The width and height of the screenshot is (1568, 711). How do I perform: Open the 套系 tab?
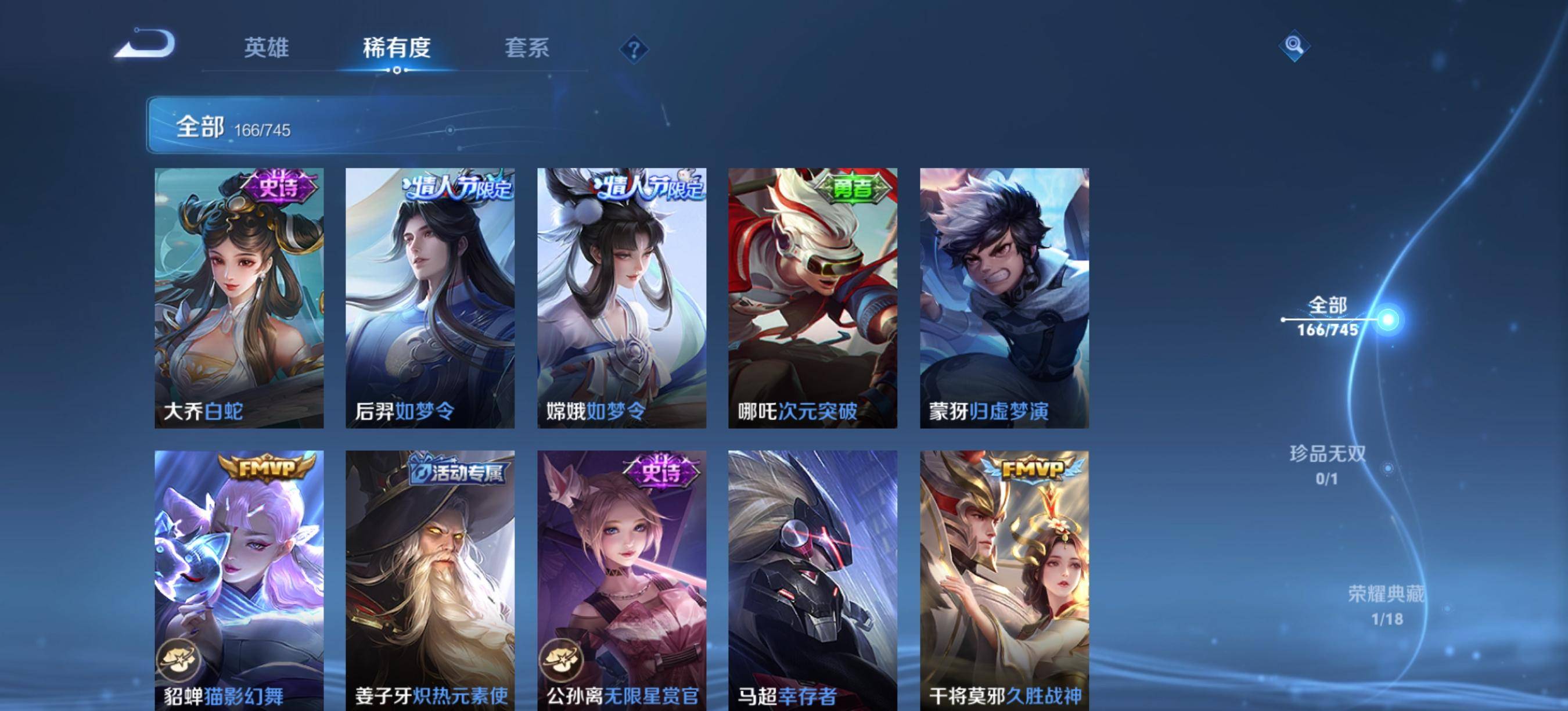point(527,48)
